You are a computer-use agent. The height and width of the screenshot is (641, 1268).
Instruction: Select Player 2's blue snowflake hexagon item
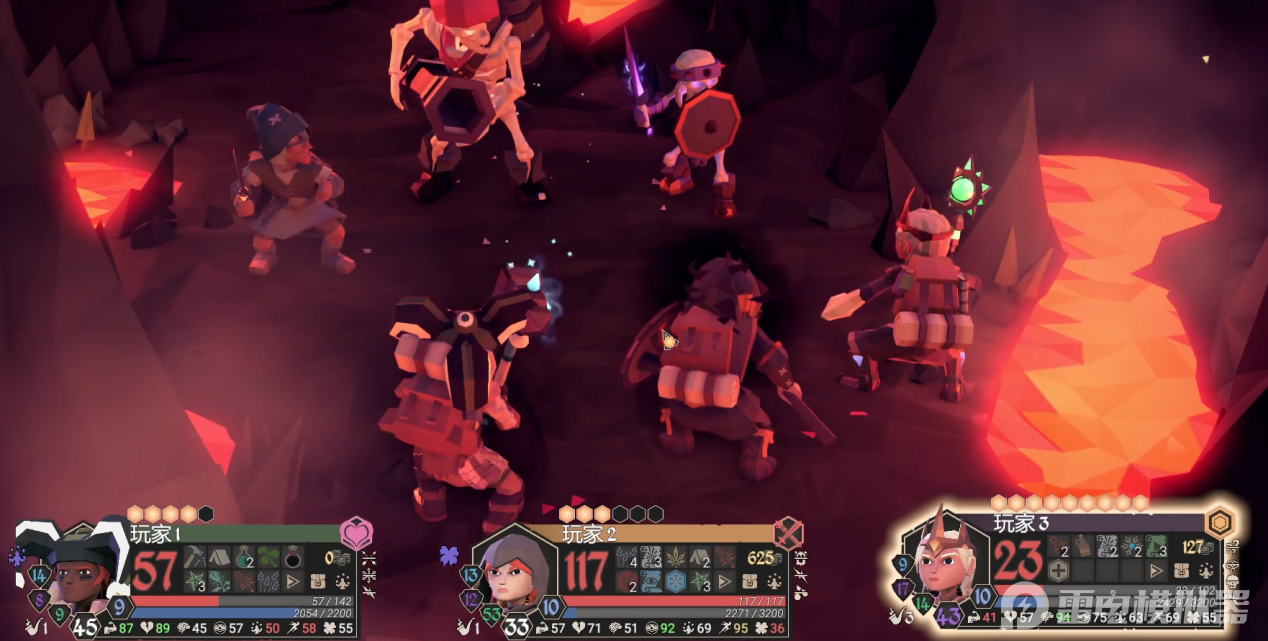point(676,581)
